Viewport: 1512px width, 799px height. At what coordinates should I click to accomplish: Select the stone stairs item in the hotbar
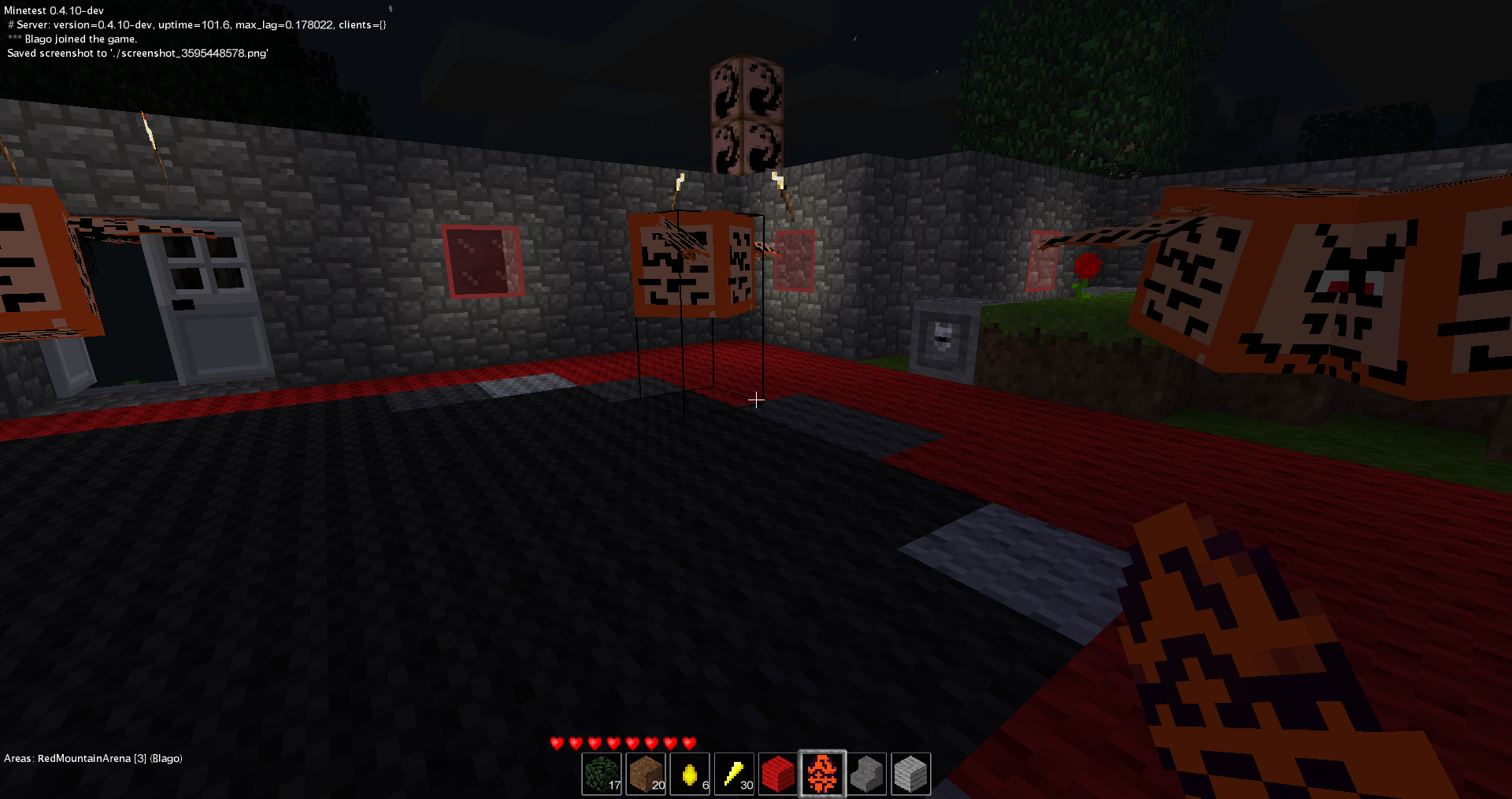pos(866,774)
